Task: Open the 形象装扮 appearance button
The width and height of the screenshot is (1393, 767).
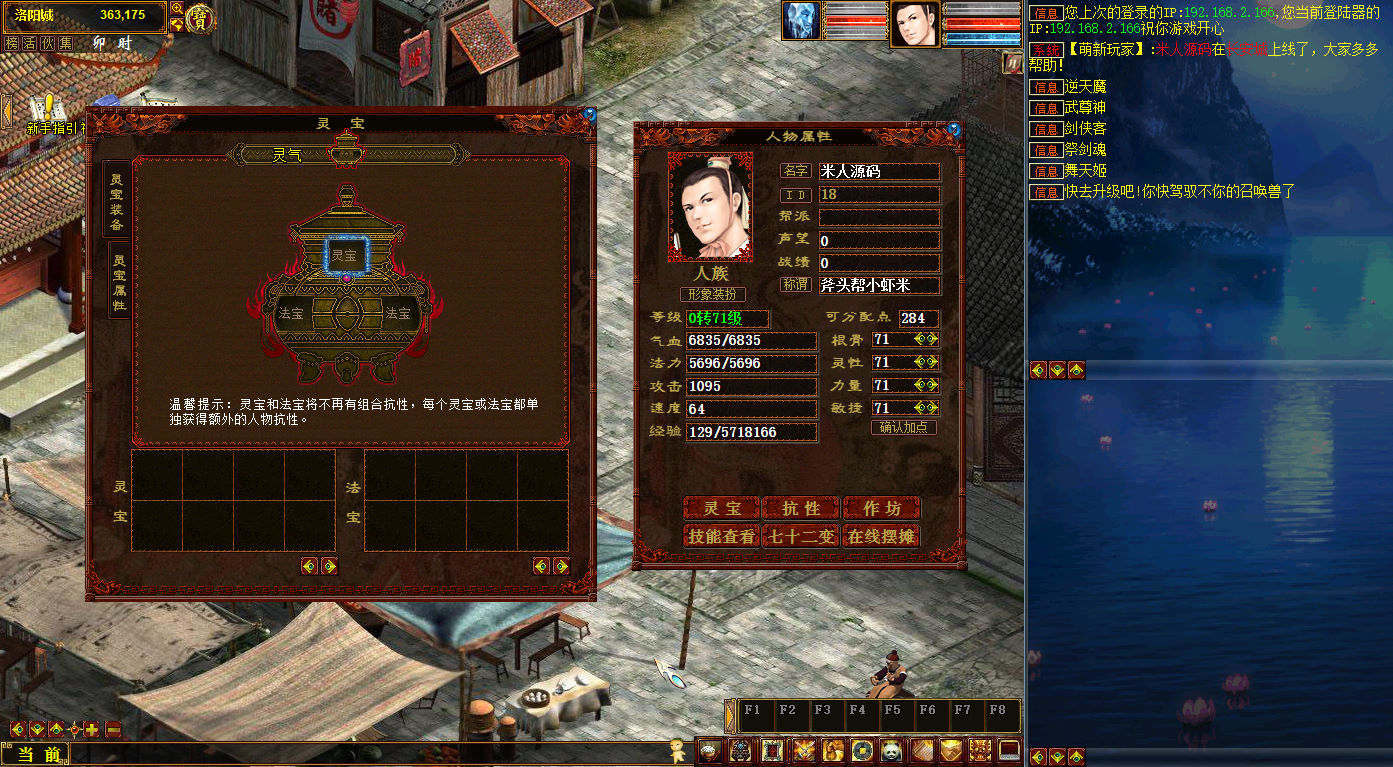Action: [x=713, y=294]
